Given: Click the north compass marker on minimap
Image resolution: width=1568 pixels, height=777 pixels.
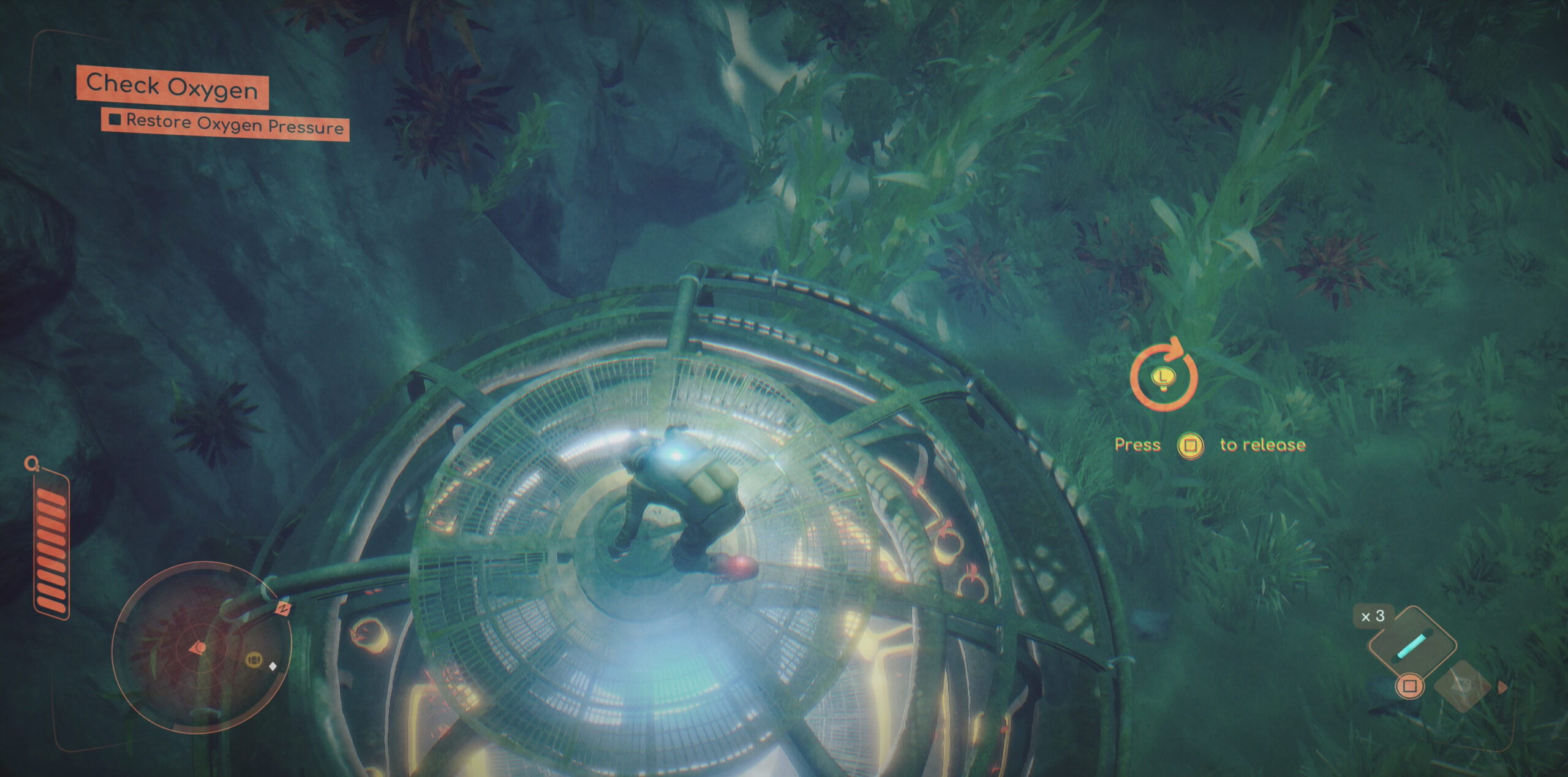Looking at the screenshot, I should (283, 608).
